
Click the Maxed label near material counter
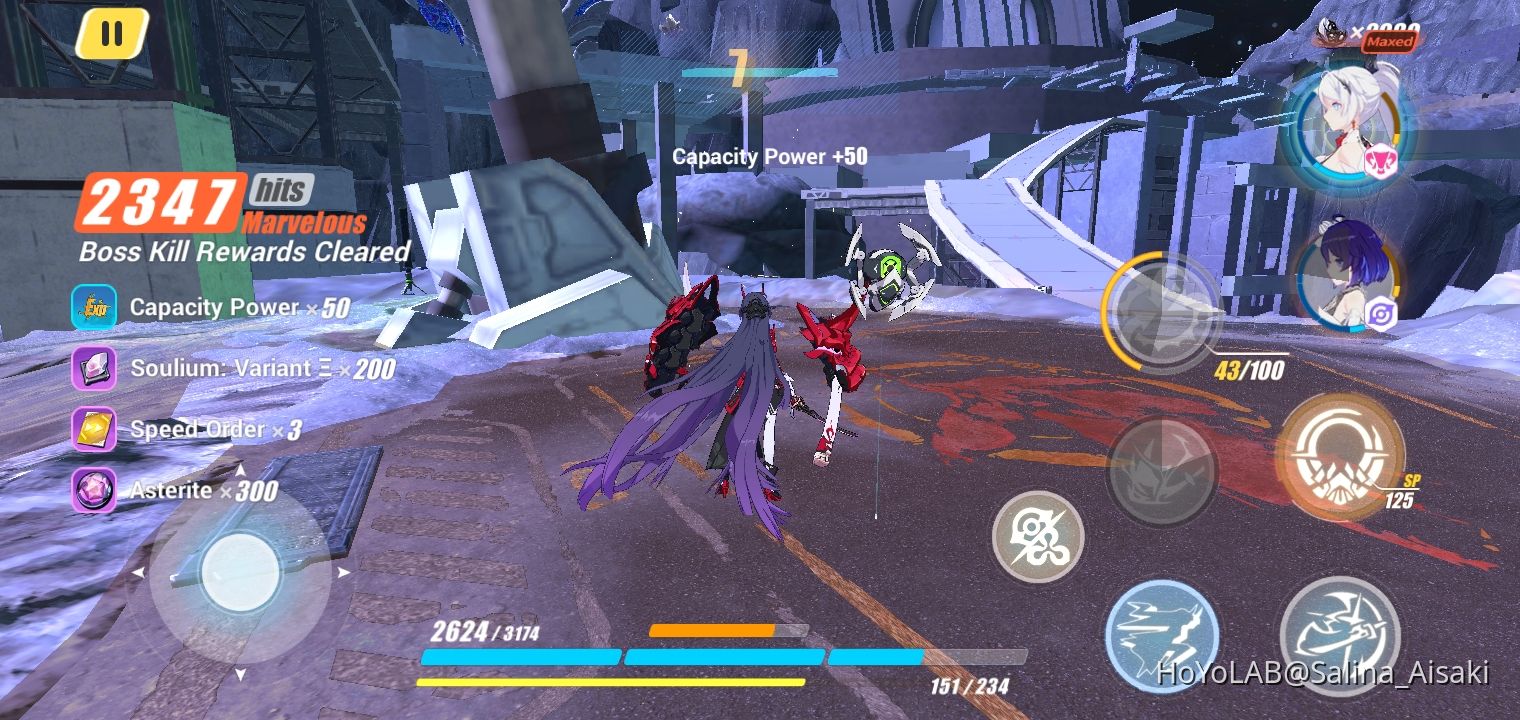pyautogui.click(x=1391, y=42)
